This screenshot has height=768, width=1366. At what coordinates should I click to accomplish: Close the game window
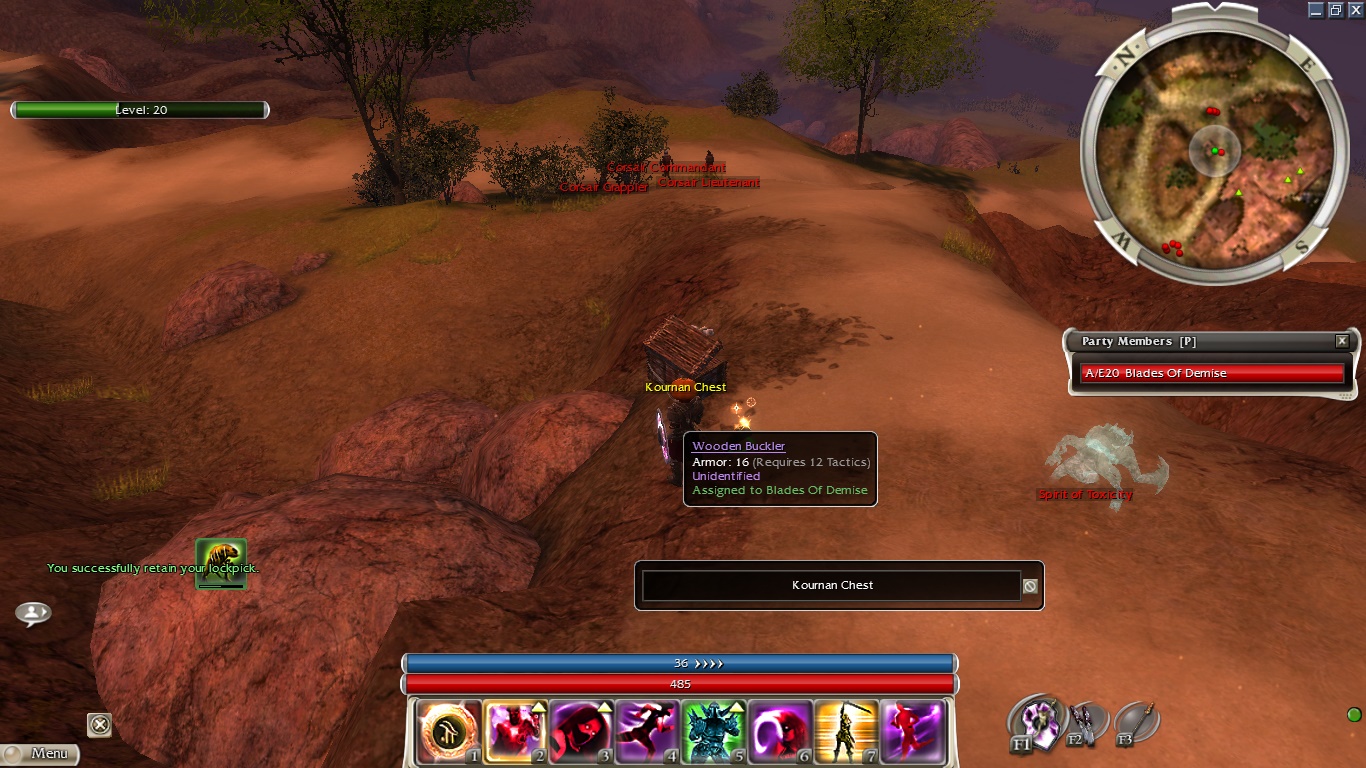(1354, 9)
